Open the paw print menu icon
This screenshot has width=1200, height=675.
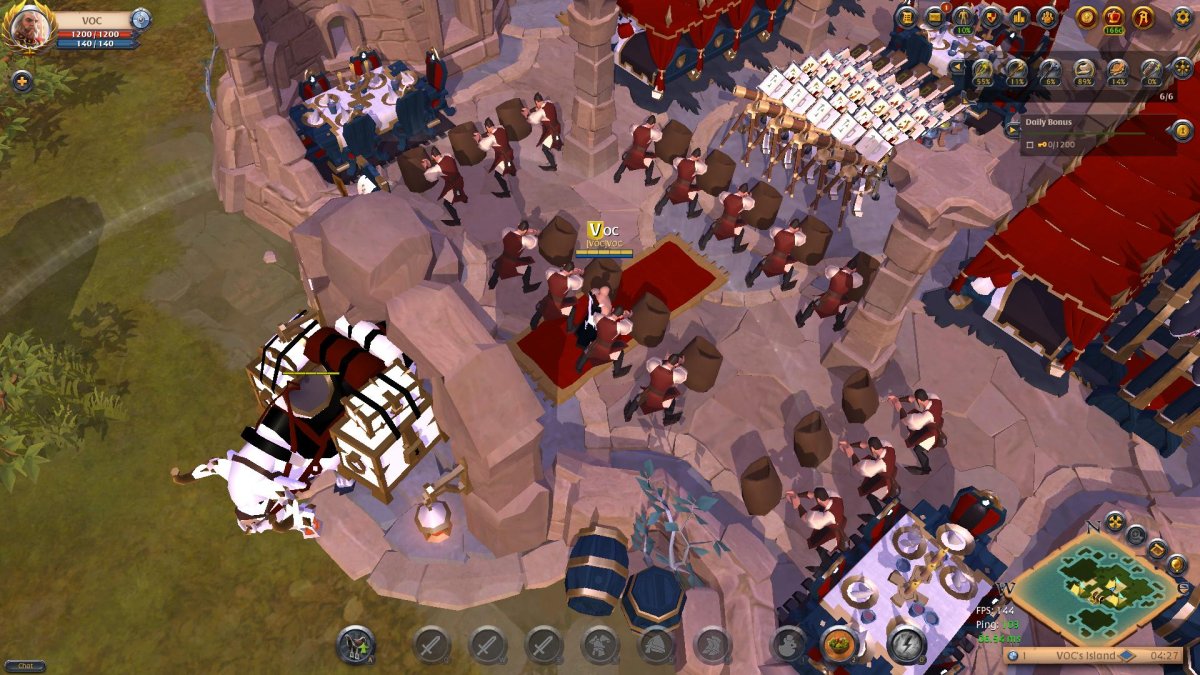tap(1047, 16)
